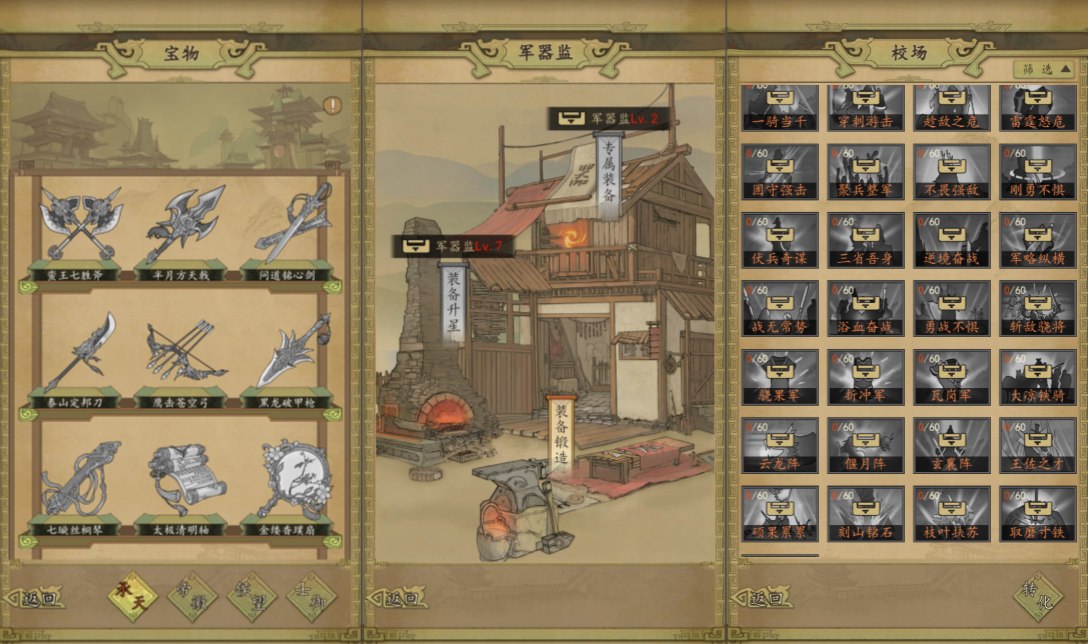Open the 装备锻造 banner

562,437
